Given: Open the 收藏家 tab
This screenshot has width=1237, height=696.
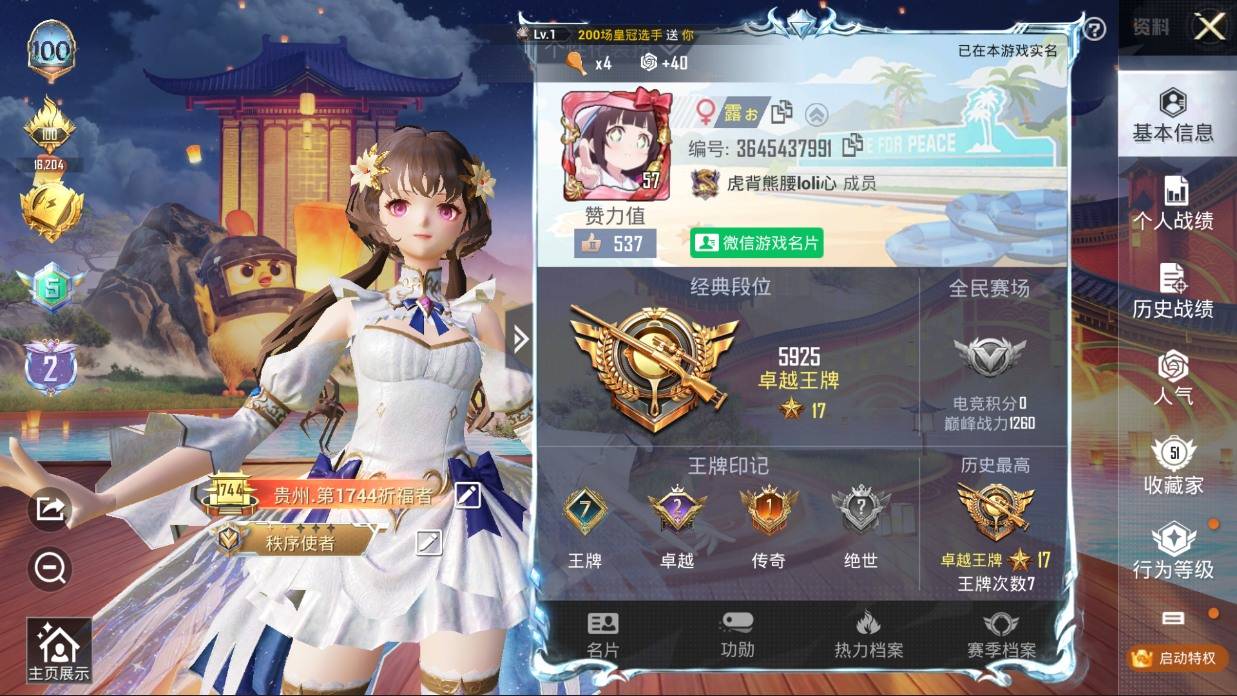Looking at the screenshot, I should (1173, 467).
